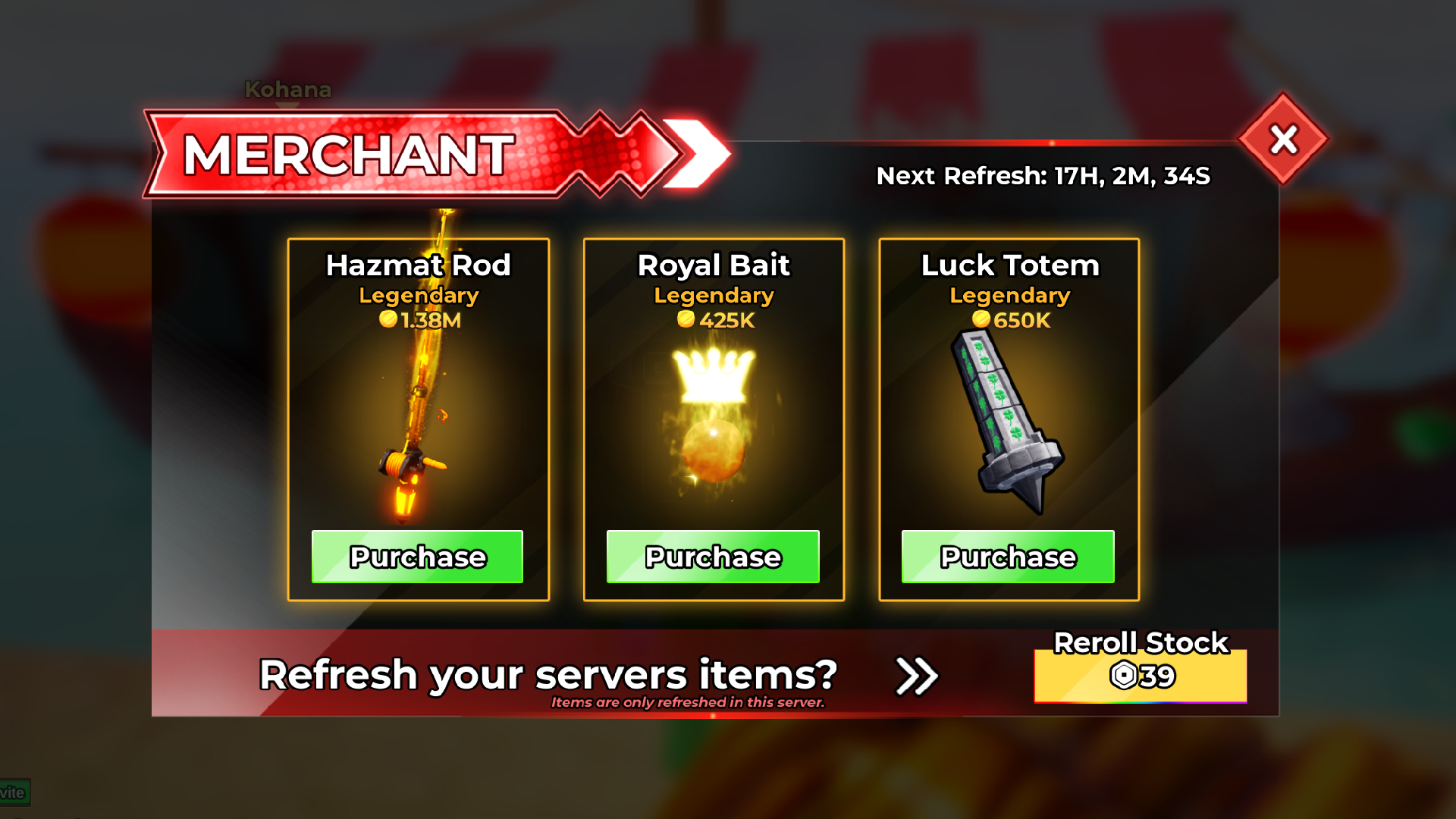This screenshot has height=819, width=1456.
Task: Close the Merchant window with the X
Action: (x=1282, y=138)
